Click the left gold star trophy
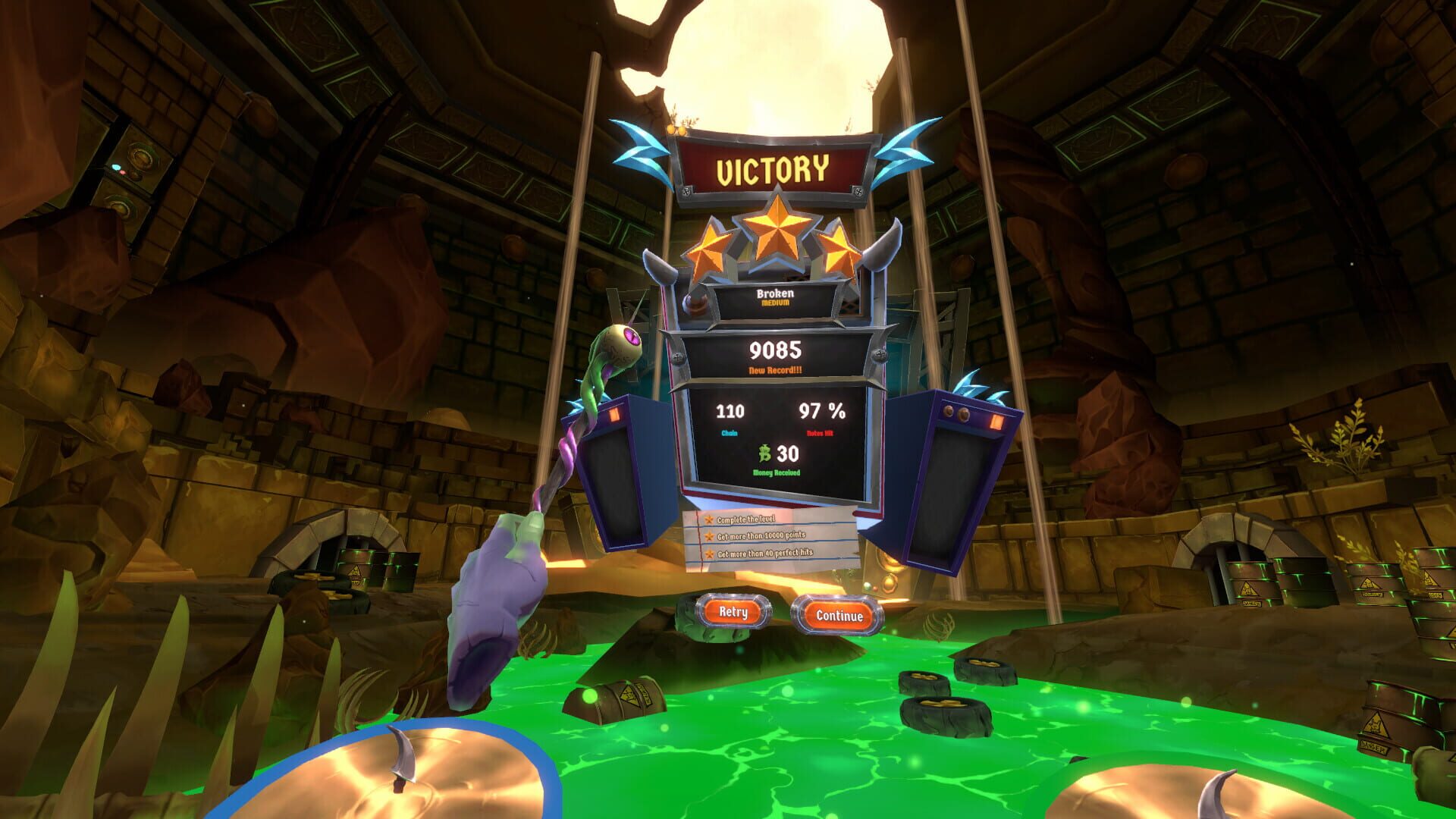Image resolution: width=1456 pixels, height=819 pixels. coord(710,249)
